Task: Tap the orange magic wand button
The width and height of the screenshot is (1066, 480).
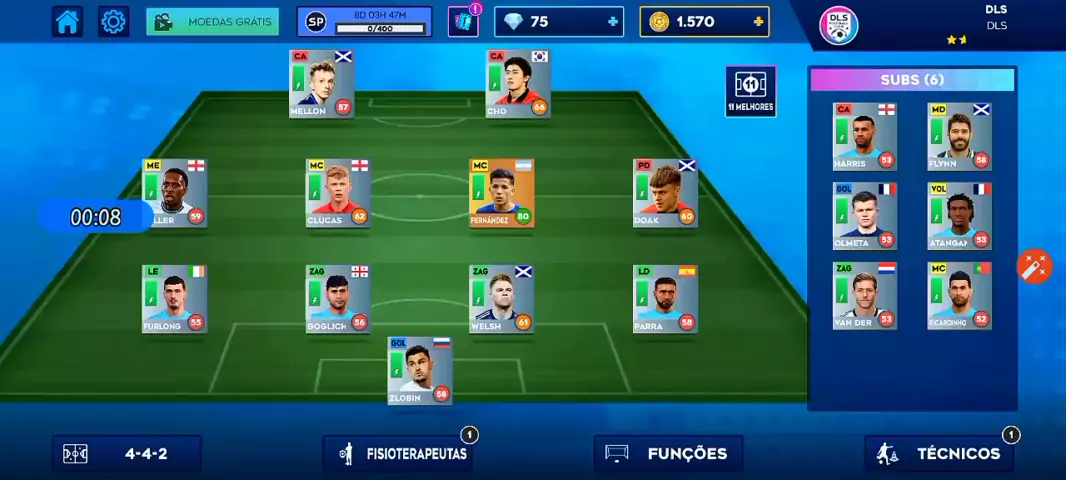Action: click(x=1034, y=266)
